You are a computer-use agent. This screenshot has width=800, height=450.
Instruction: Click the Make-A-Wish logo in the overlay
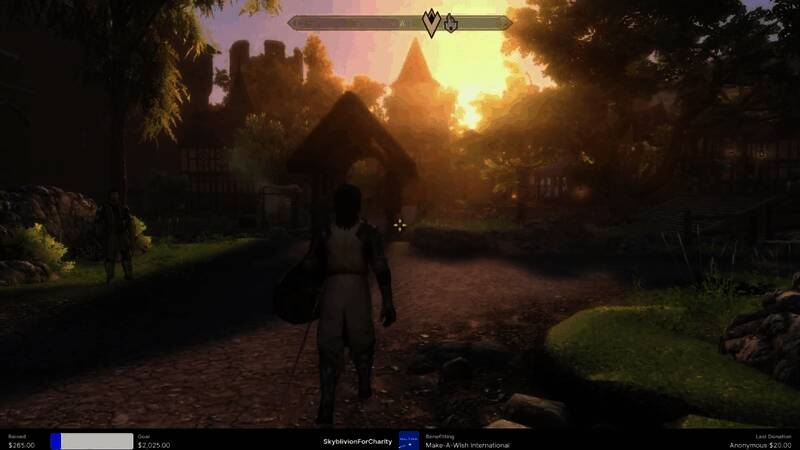coord(408,440)
